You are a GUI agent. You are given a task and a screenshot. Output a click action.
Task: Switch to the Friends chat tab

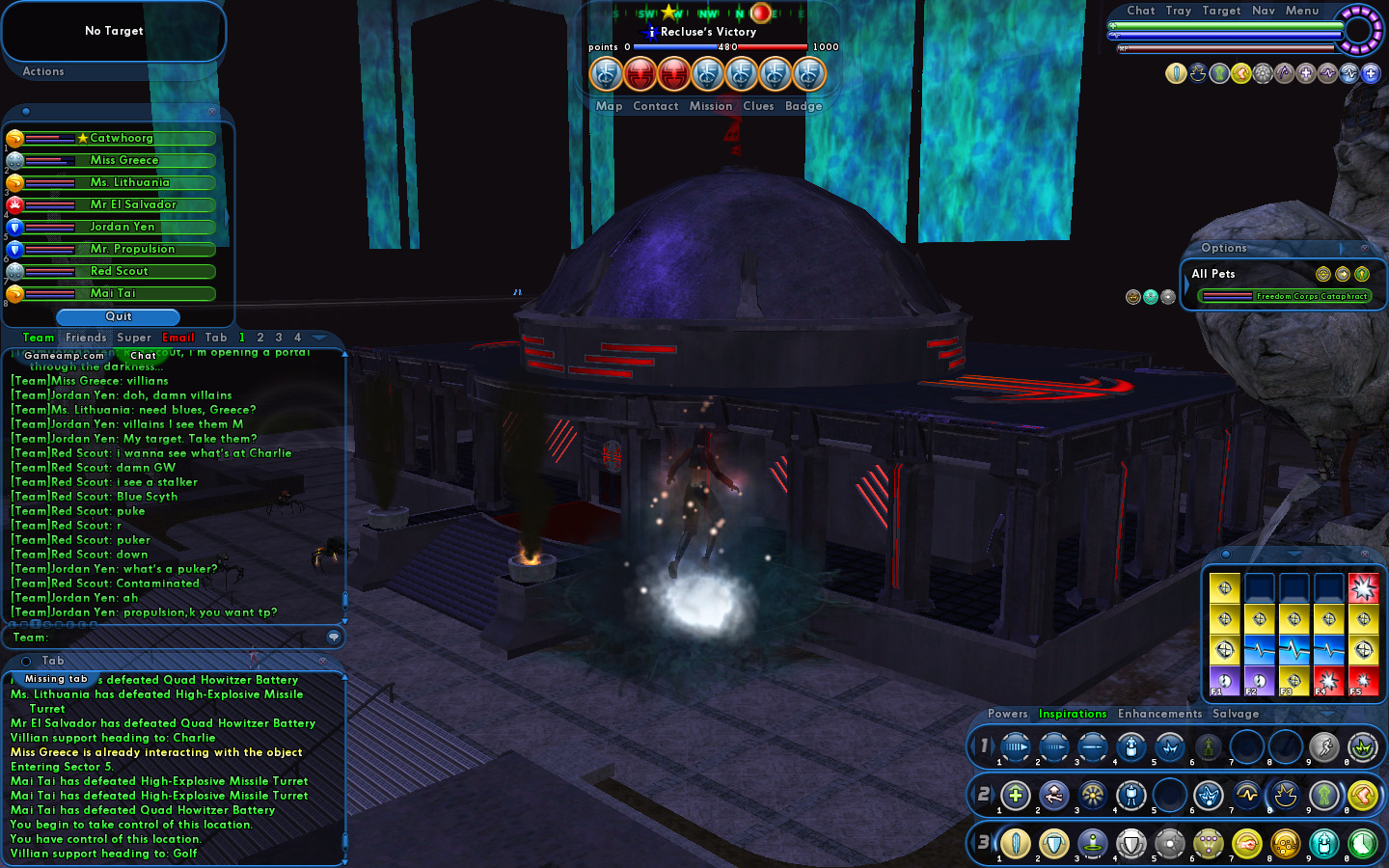pos(86,338)
